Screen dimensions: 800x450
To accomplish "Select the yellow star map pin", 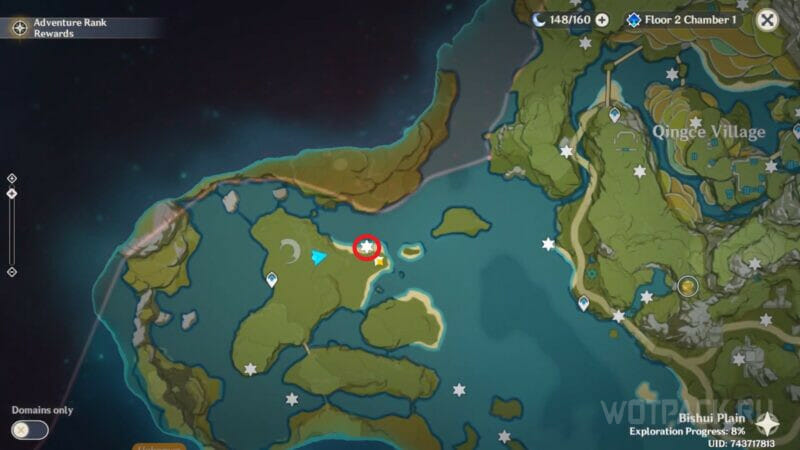I will 381,262.
